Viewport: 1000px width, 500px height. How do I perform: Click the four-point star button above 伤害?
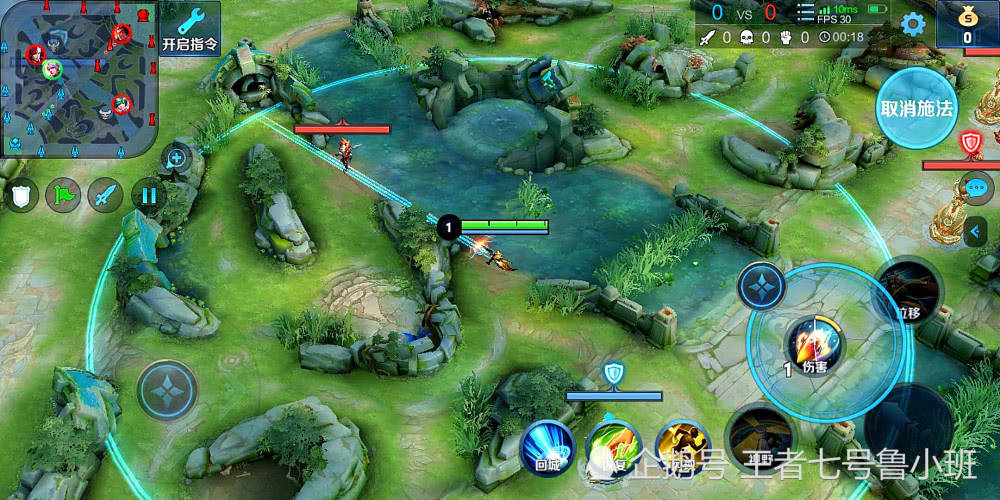point(762,286)
